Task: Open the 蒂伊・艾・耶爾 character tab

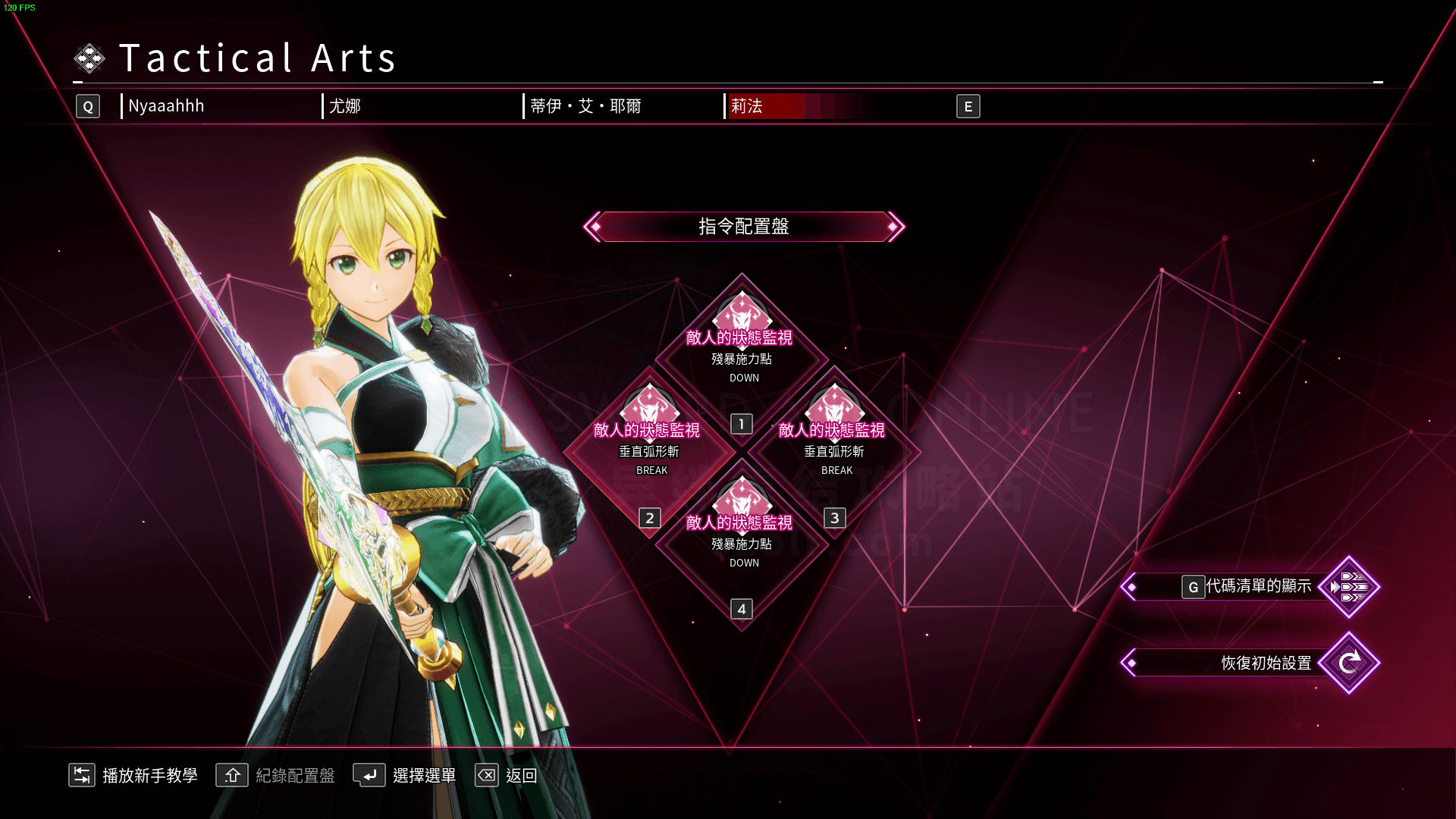Action: click(x=585, y=106)
